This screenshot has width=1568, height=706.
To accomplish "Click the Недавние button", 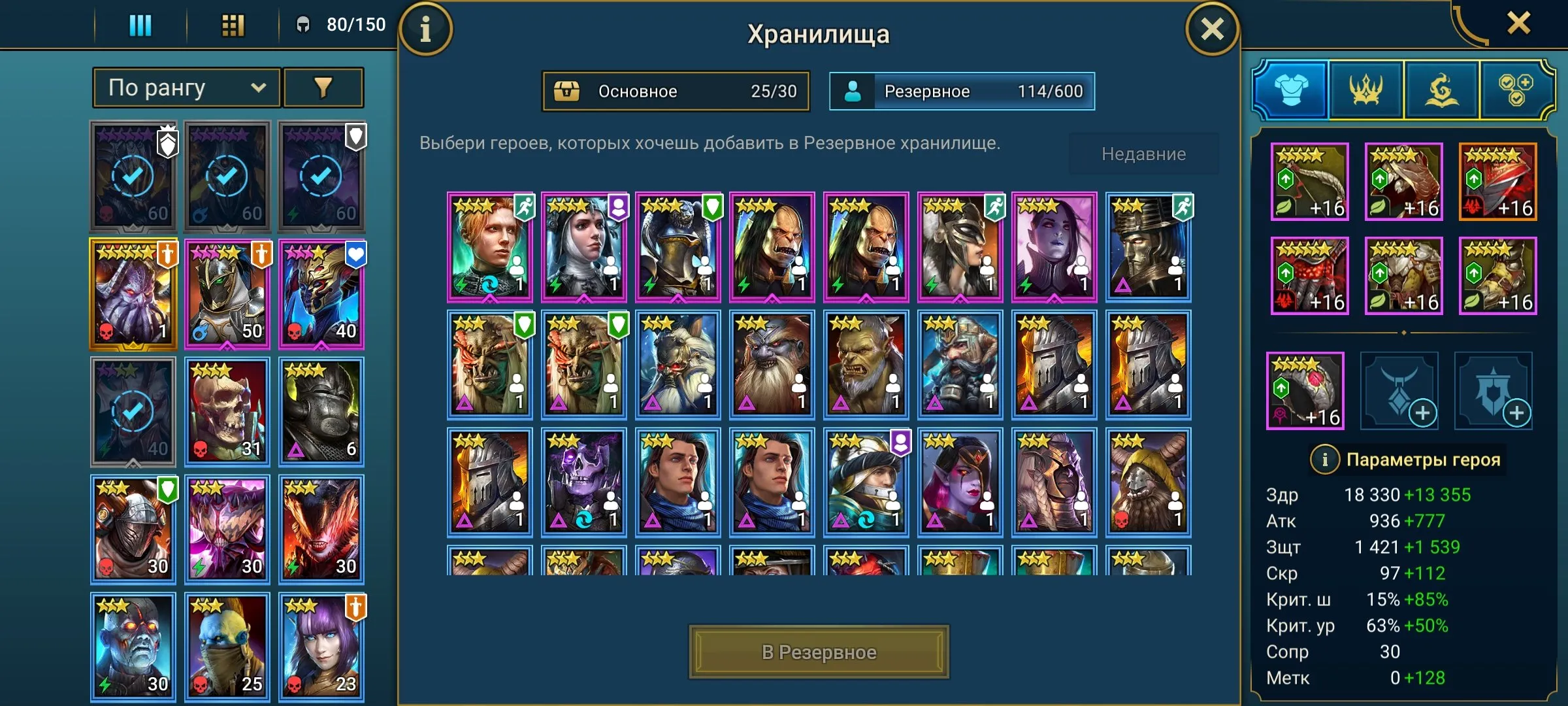I will [x=1143, y=154].
